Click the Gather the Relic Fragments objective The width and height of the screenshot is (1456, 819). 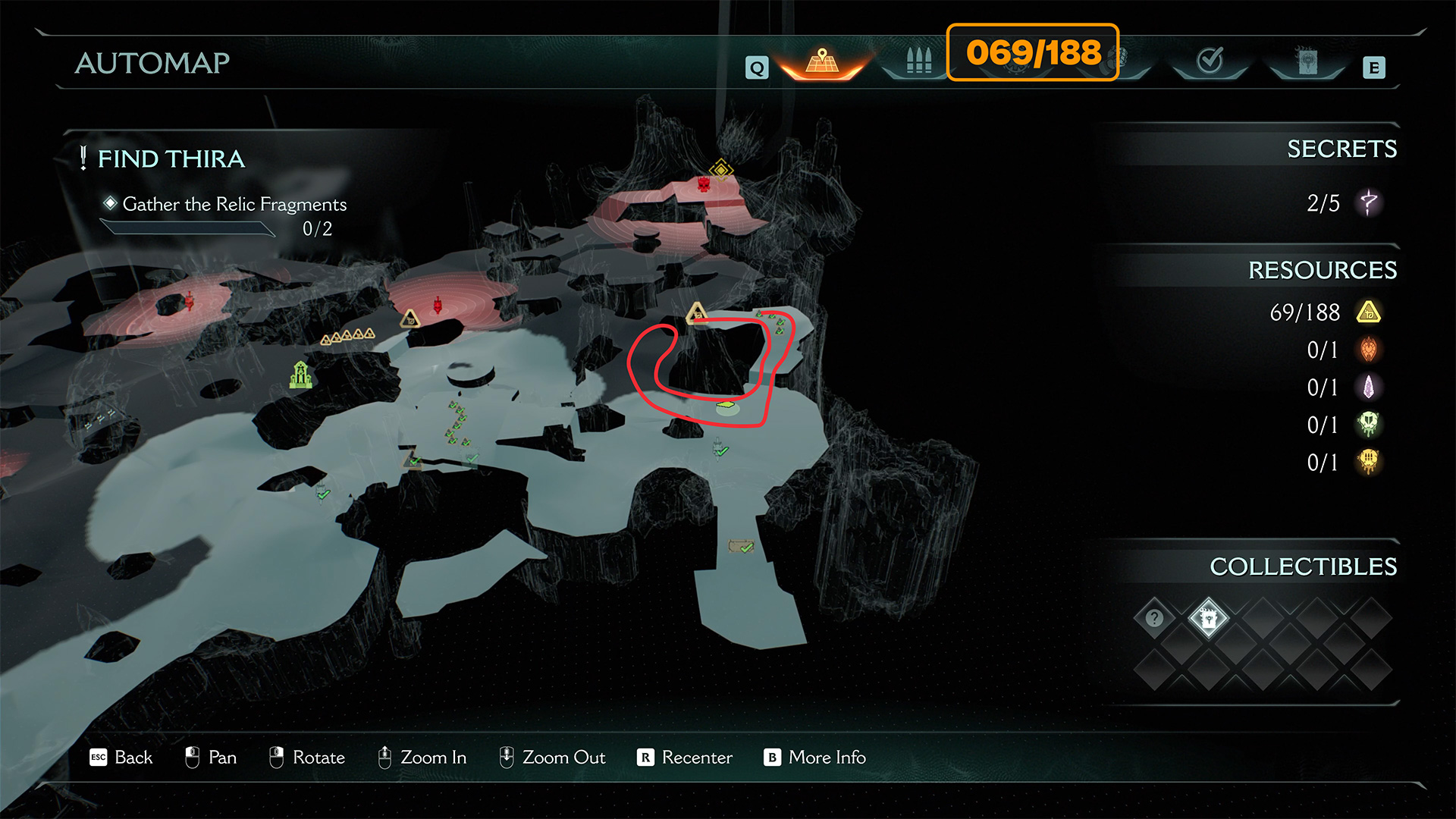click(234, 204)
